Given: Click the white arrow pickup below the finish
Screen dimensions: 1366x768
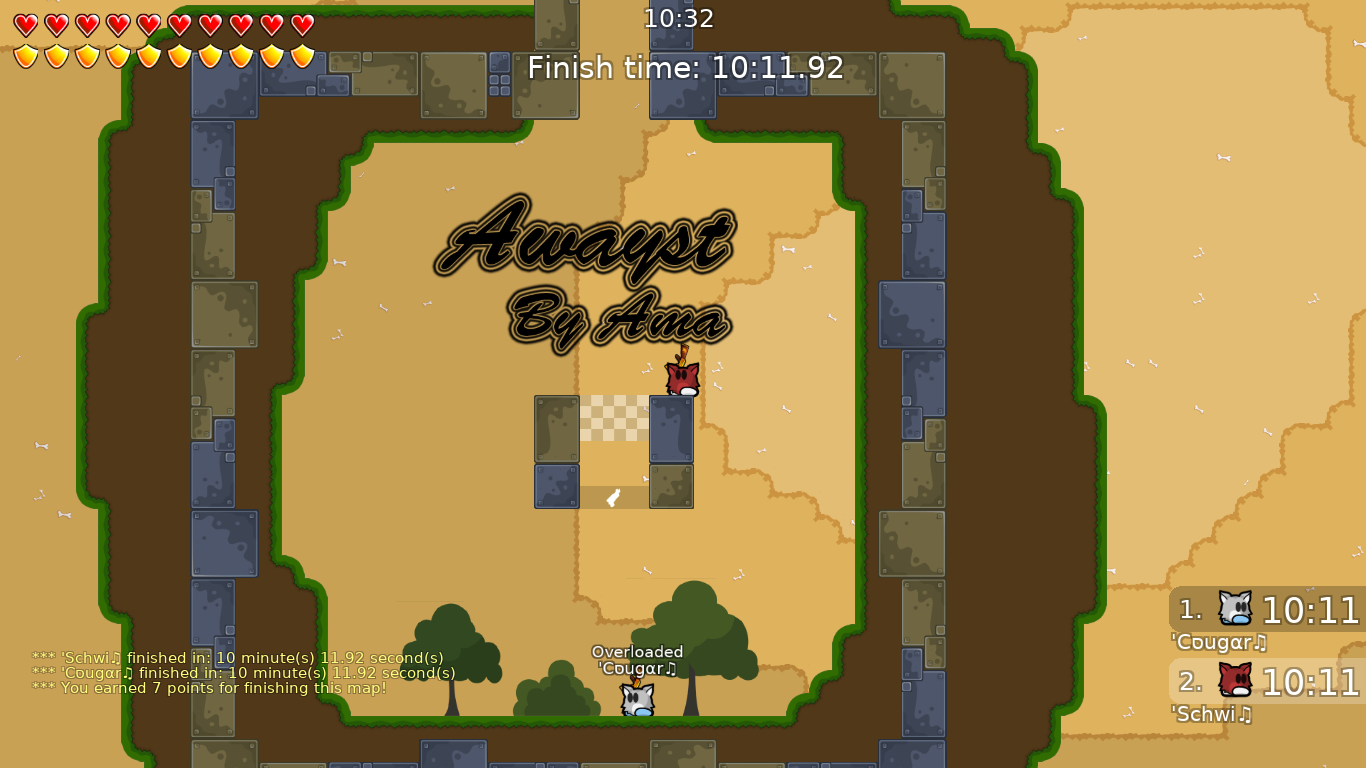Looking at the screenshot, I should 612,496.
